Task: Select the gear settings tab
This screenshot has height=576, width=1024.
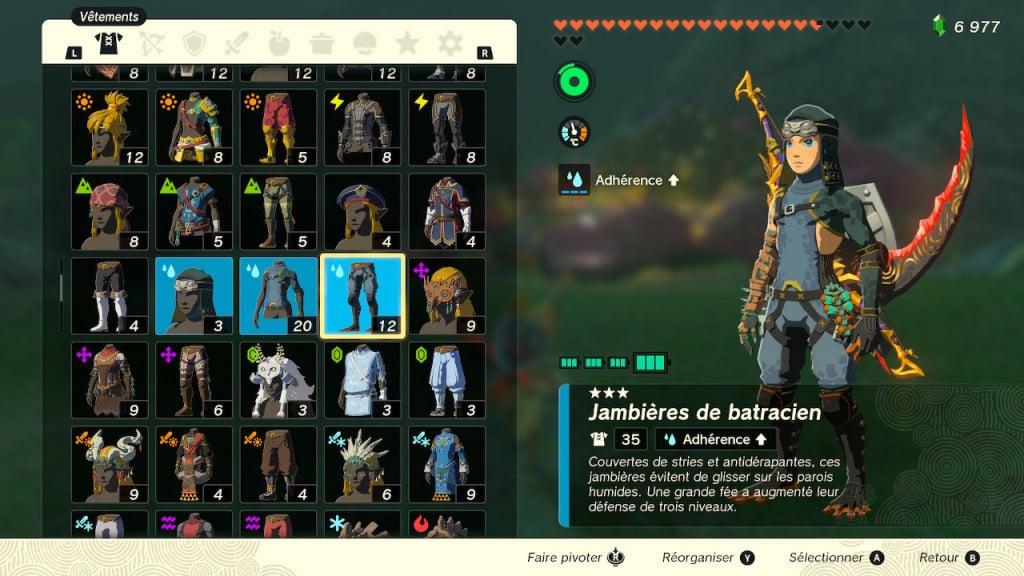Action: click(x=450, y=43)
